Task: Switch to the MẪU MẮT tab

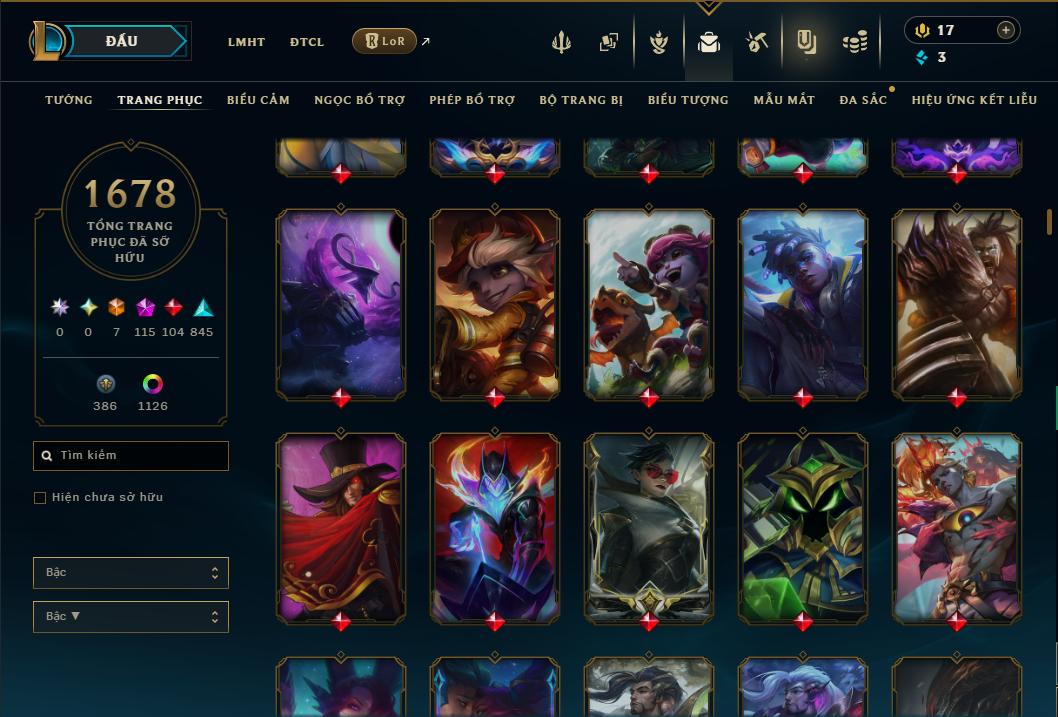Action: click(x=784, y=100)
